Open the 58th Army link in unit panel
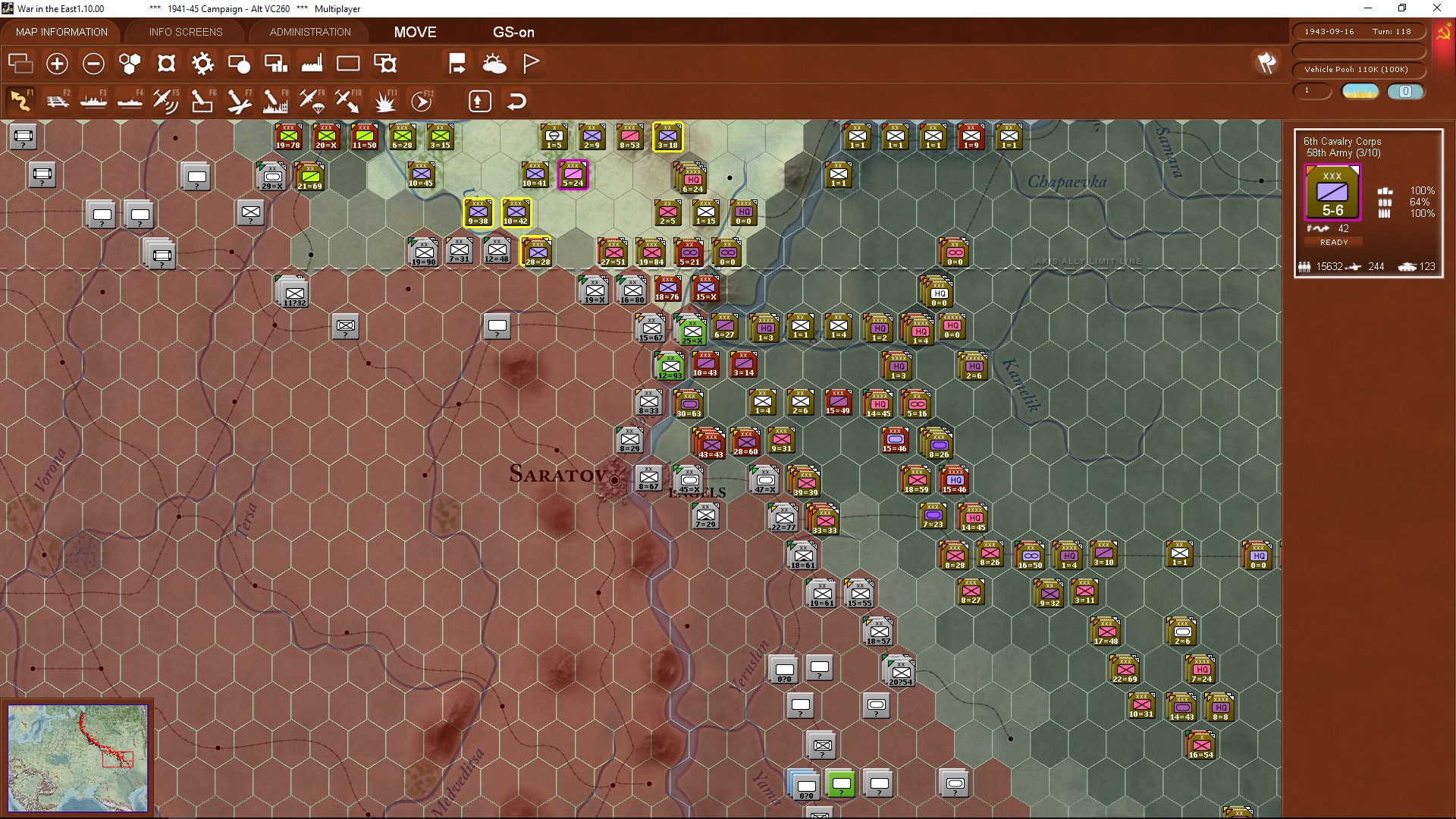This screenshot has height=819, width=1456. pos(1342,152)
